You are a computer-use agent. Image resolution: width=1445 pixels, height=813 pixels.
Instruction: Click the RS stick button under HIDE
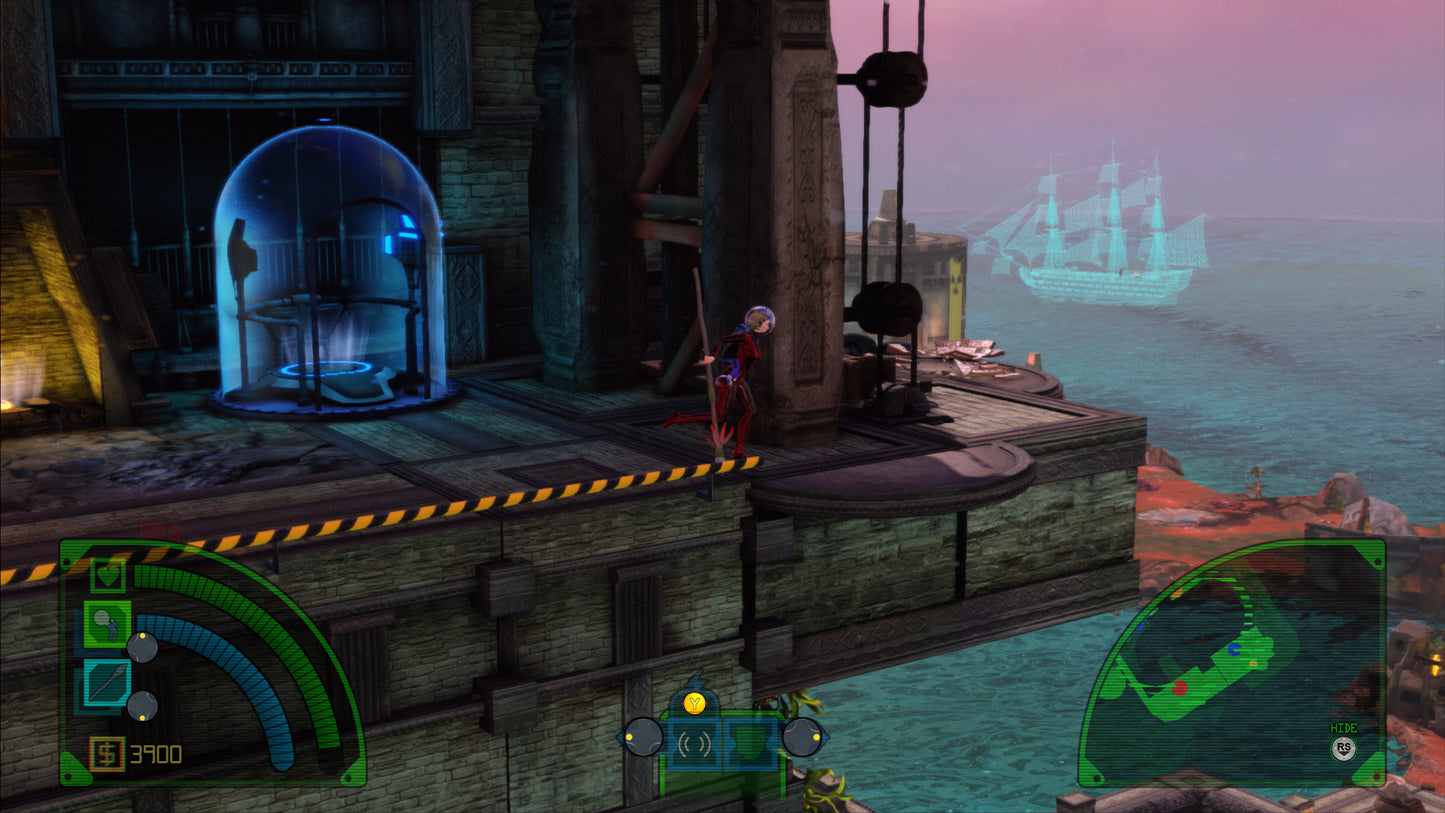click(1344, 749)
